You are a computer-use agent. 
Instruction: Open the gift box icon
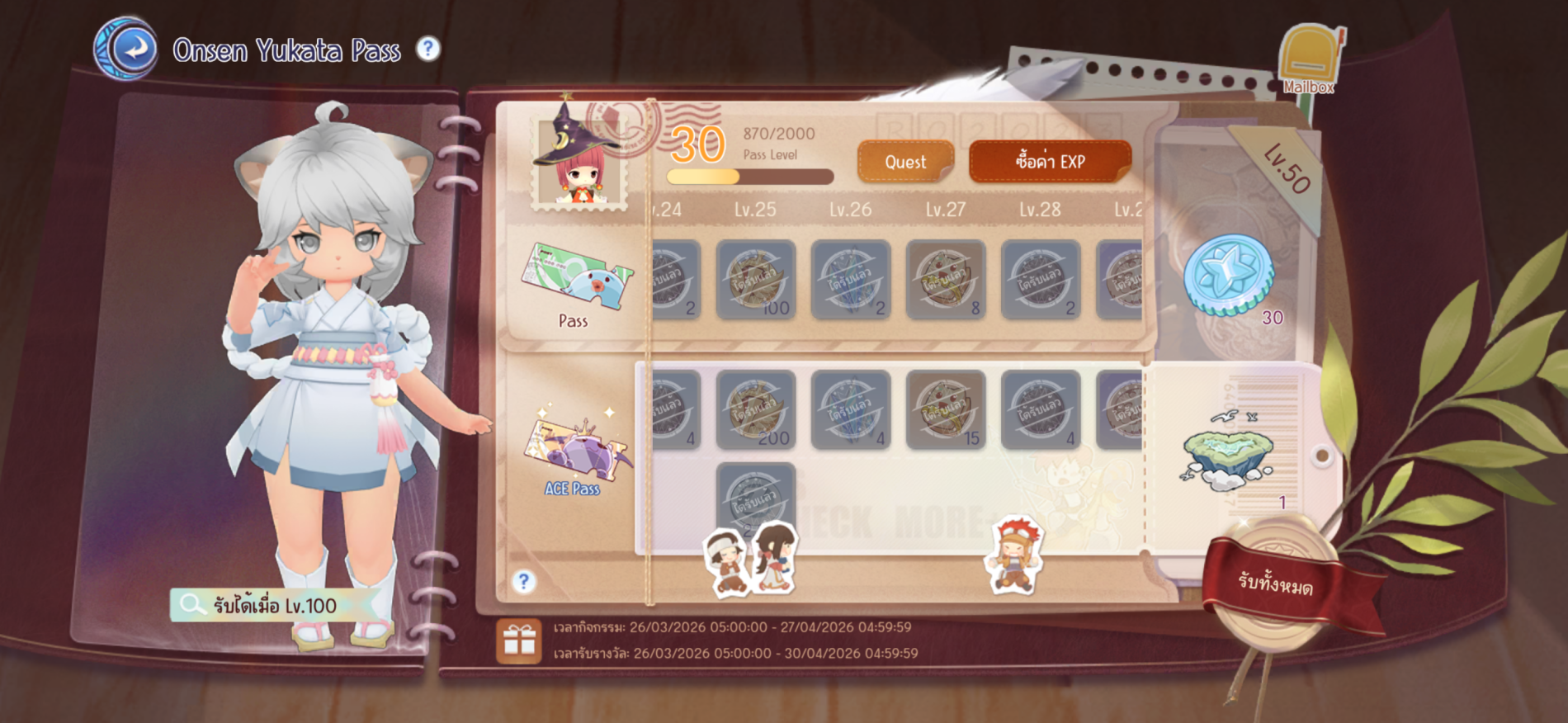519,640
